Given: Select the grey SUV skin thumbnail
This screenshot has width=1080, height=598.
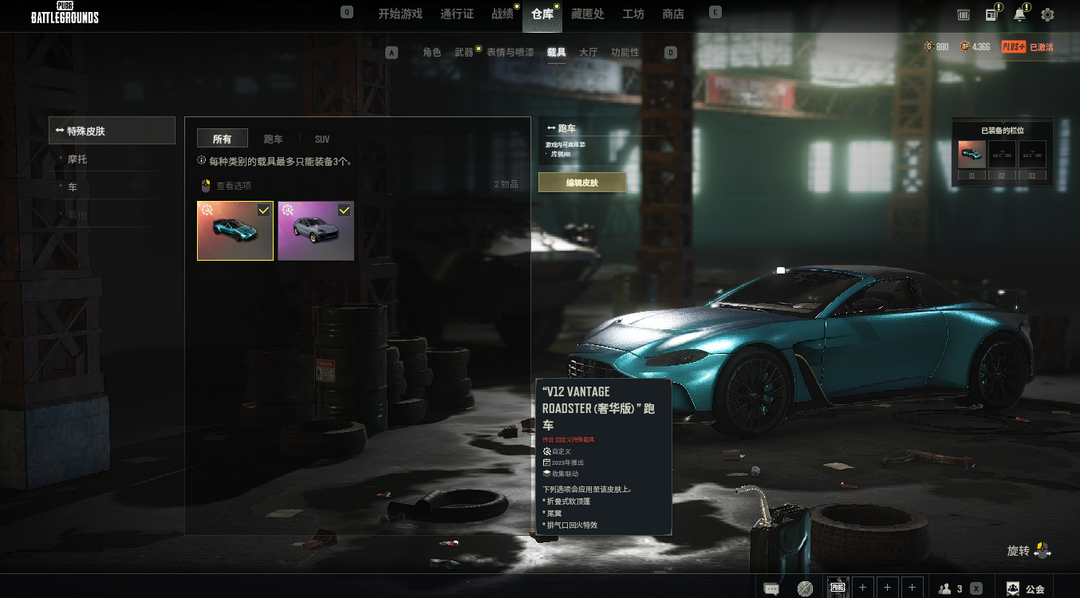Looking at the screenshot, I should 316,230.
